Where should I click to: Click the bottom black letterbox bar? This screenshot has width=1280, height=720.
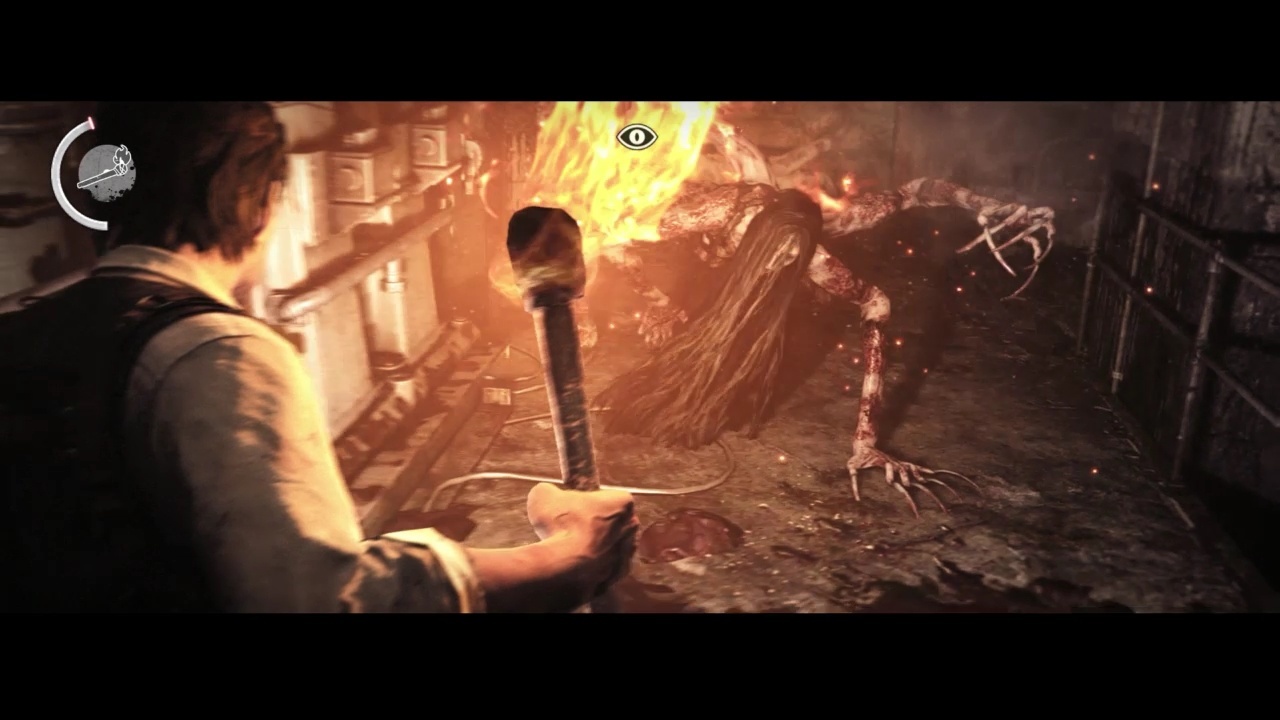[x=640, y=670]
